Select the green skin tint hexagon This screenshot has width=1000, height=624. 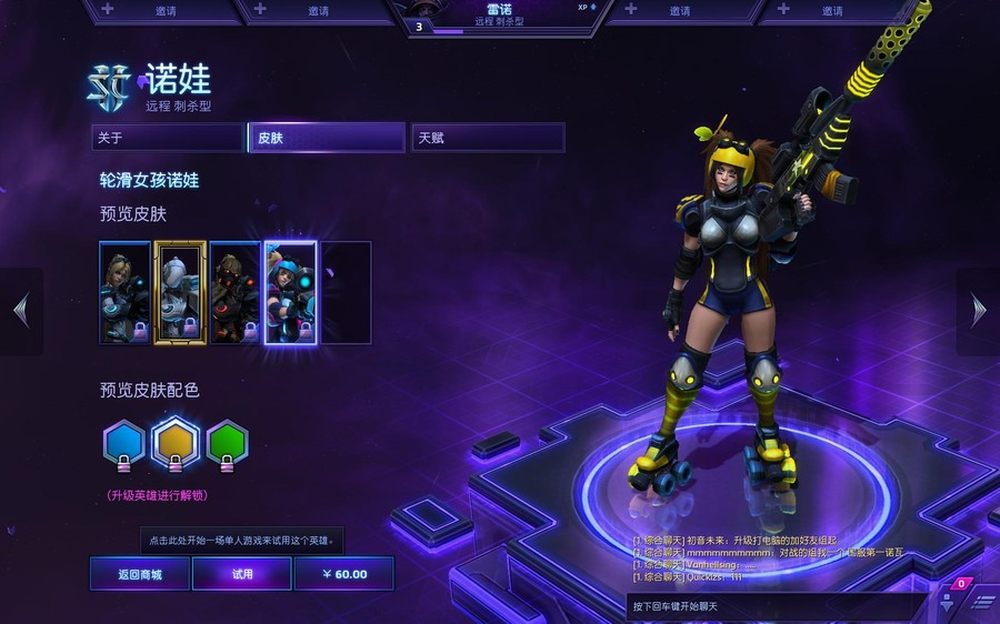227,443
